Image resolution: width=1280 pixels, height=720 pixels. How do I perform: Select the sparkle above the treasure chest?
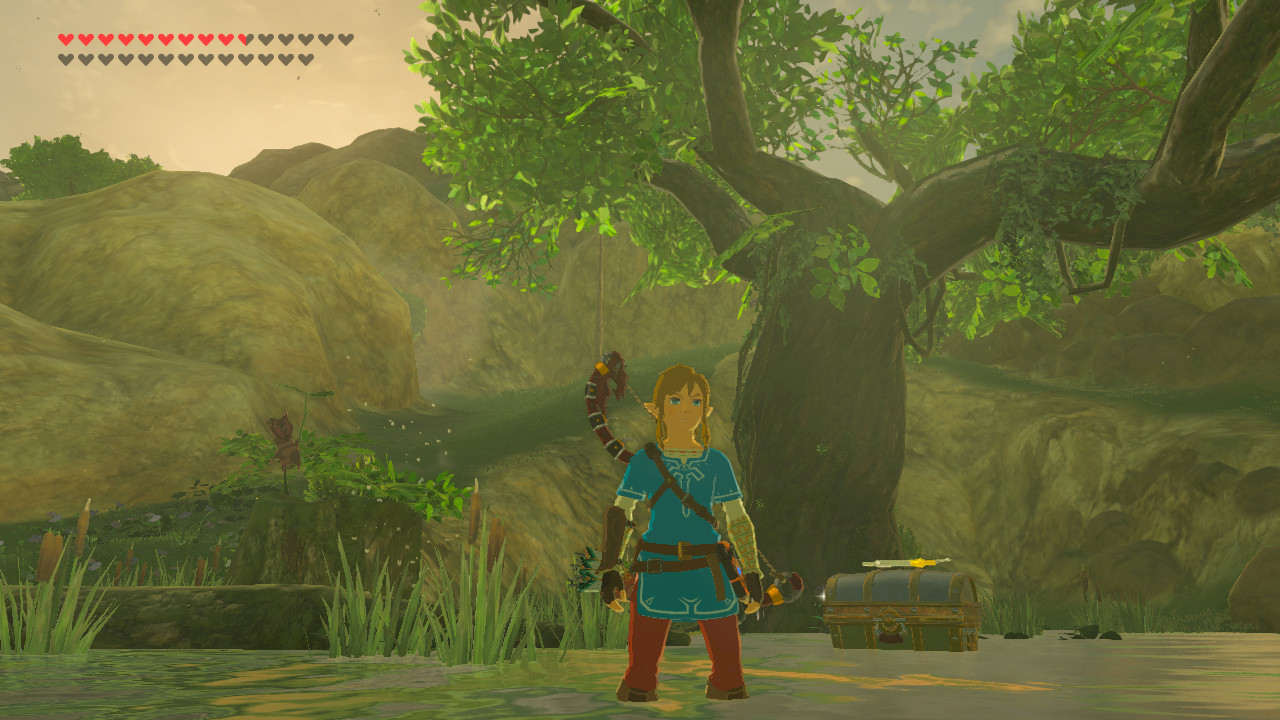point(822,595)
